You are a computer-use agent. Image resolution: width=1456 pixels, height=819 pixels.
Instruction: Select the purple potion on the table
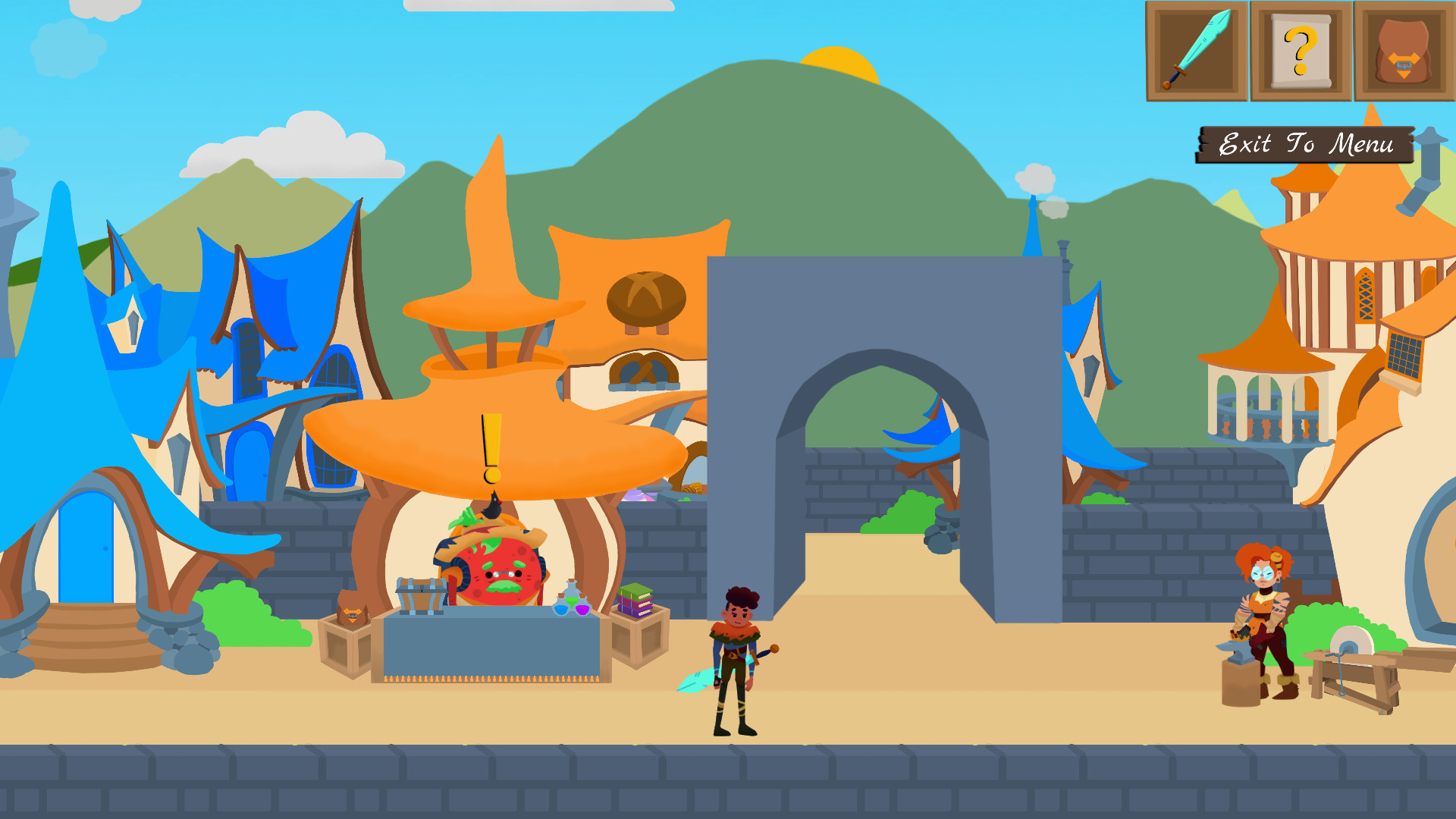(584, 610)
